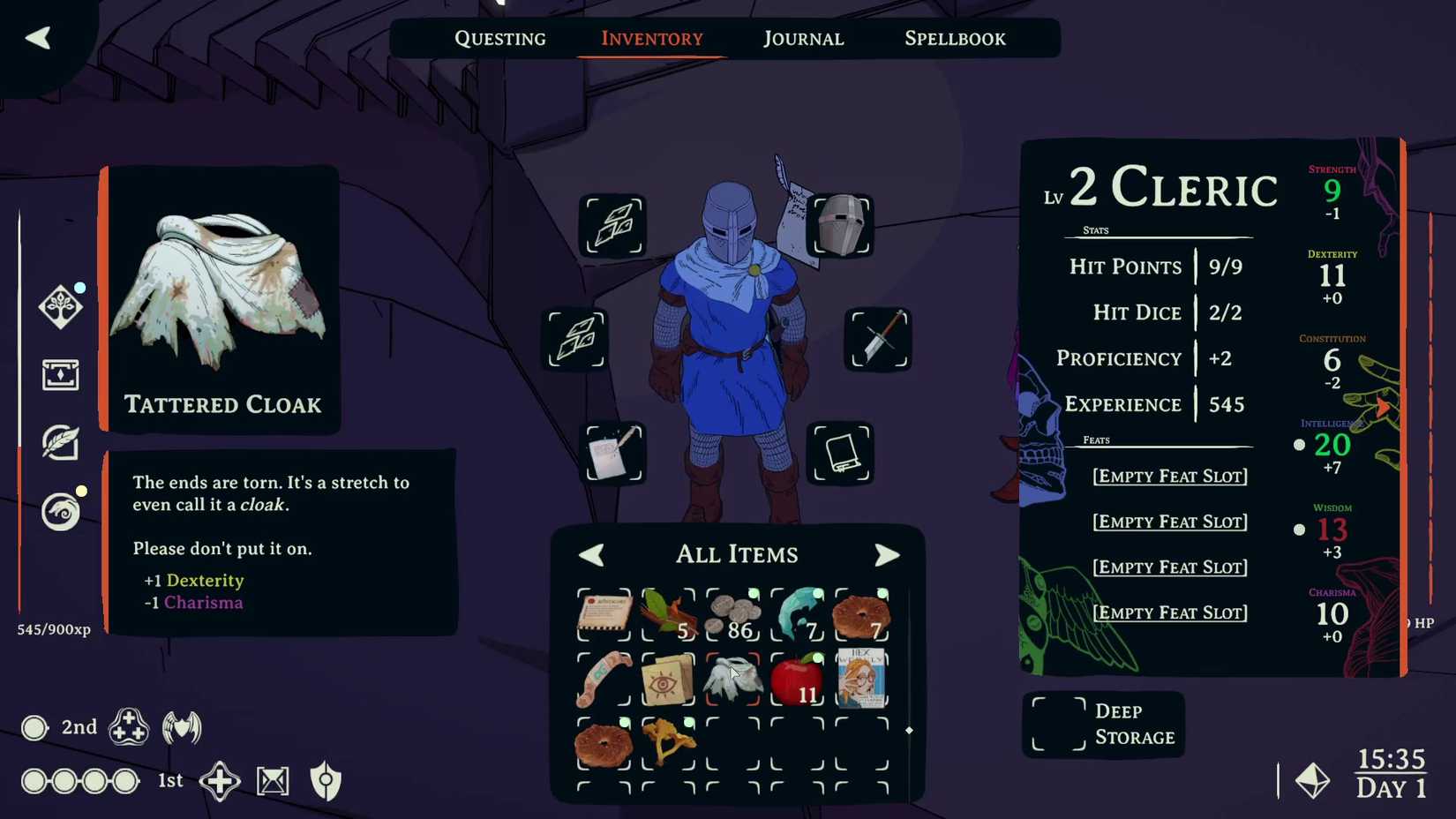
Task: Open the Journal tab
Action: point(801,38)
